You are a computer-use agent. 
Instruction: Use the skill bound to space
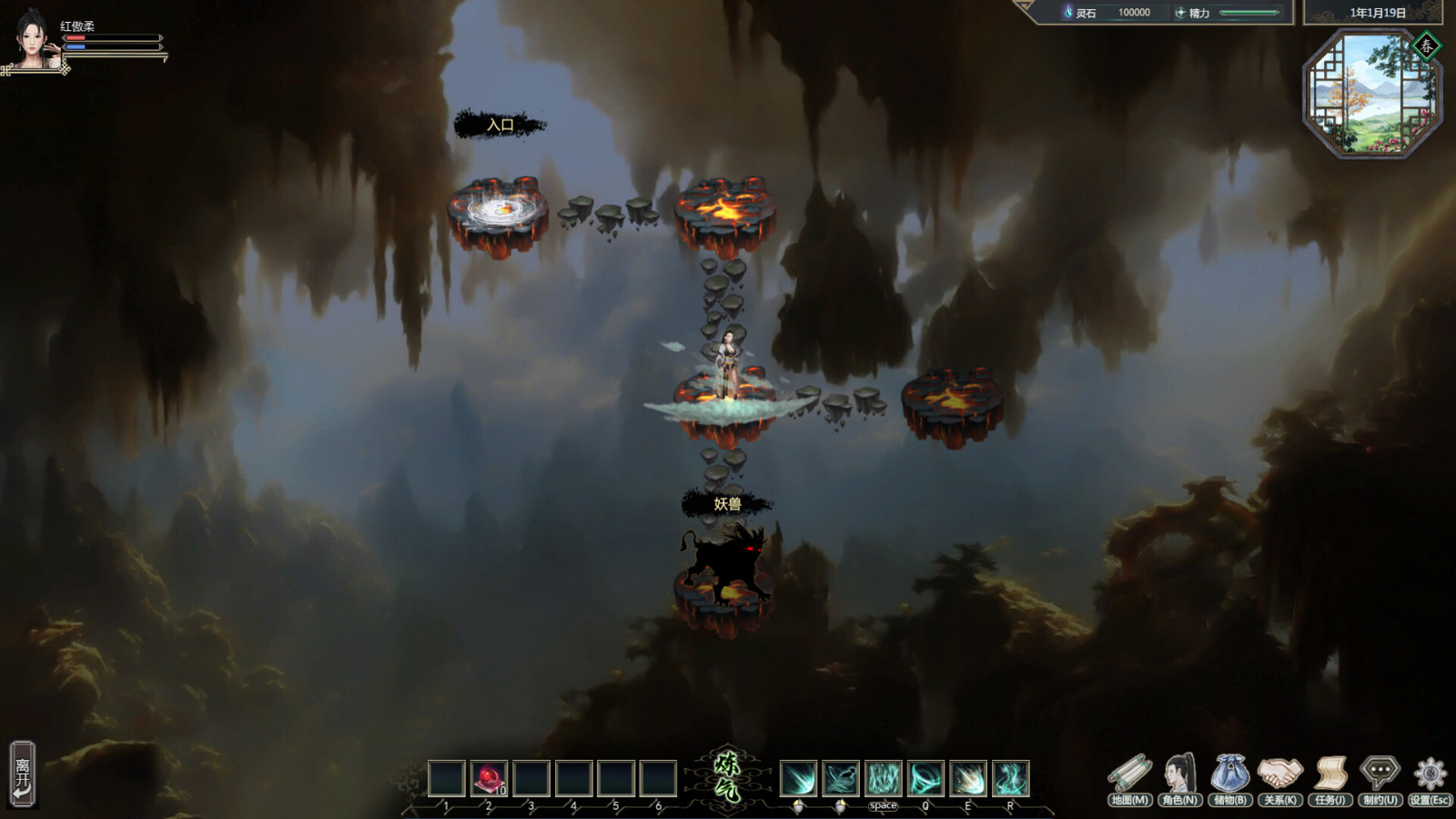pos(884,779)
